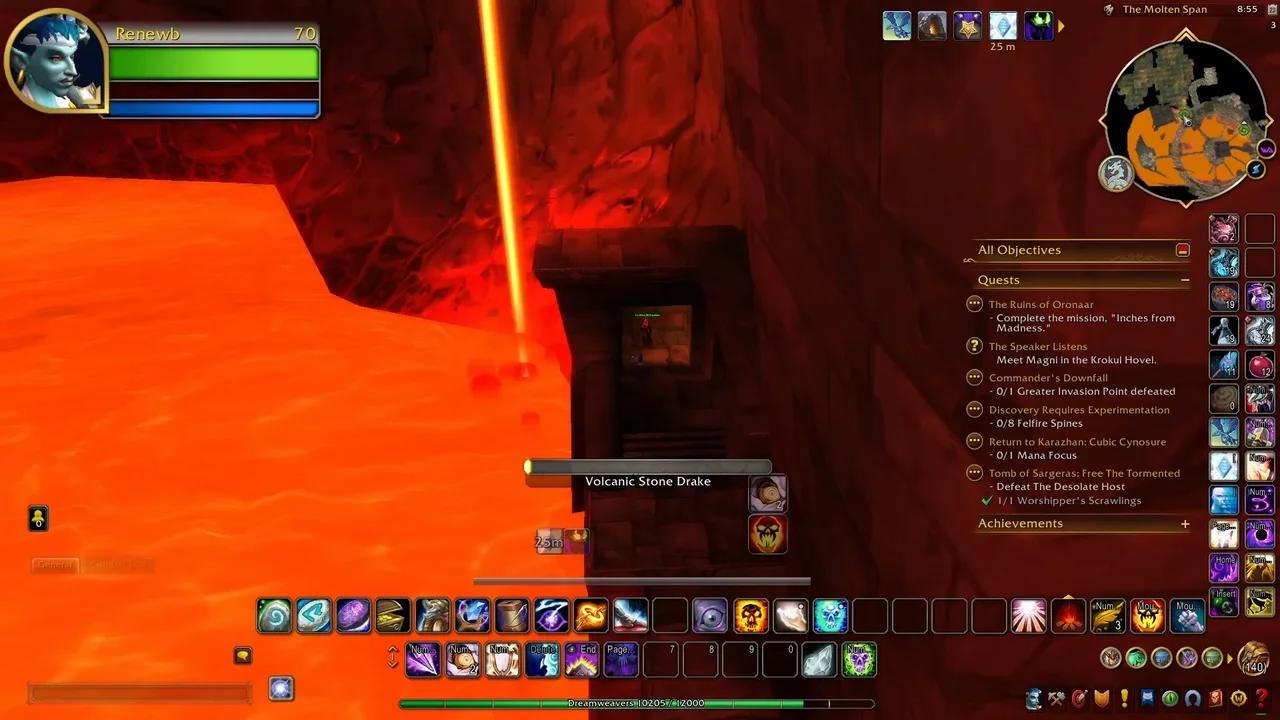This screenshot has width=1280, height=720.
Task: Click the Volcanic Stone Drake nameplate
Action: pos(648,481)
